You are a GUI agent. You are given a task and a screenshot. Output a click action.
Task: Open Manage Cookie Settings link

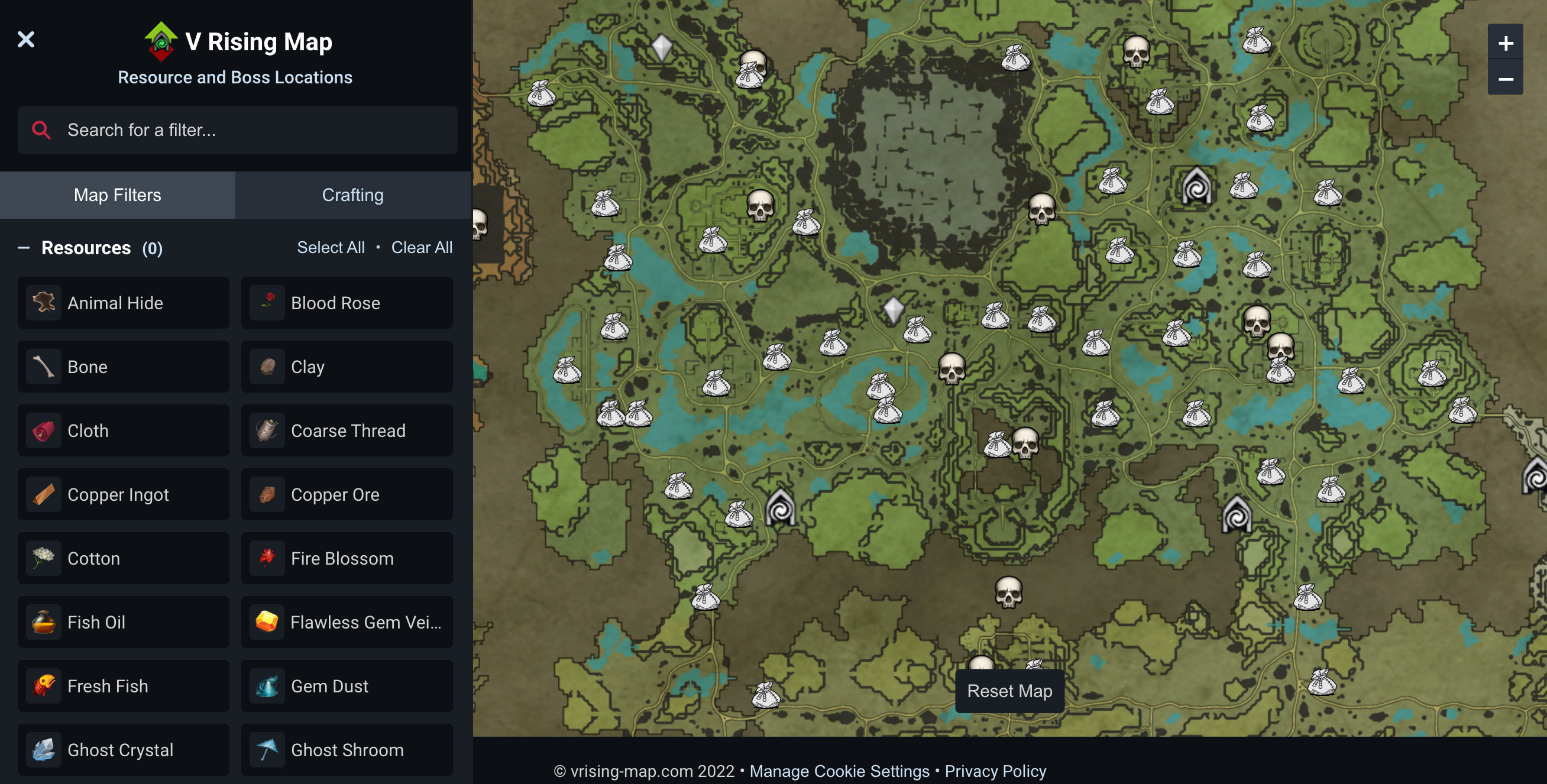point(839,771)
